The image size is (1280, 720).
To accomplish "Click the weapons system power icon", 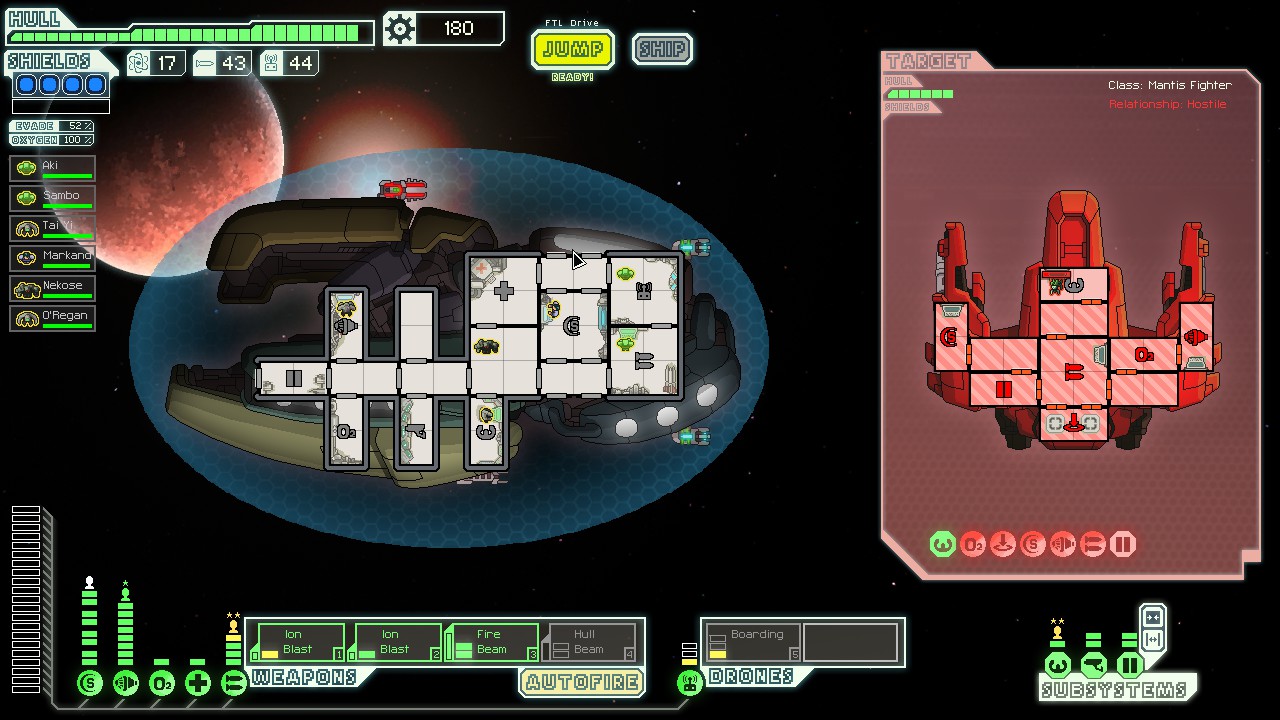I will [233, 684].
